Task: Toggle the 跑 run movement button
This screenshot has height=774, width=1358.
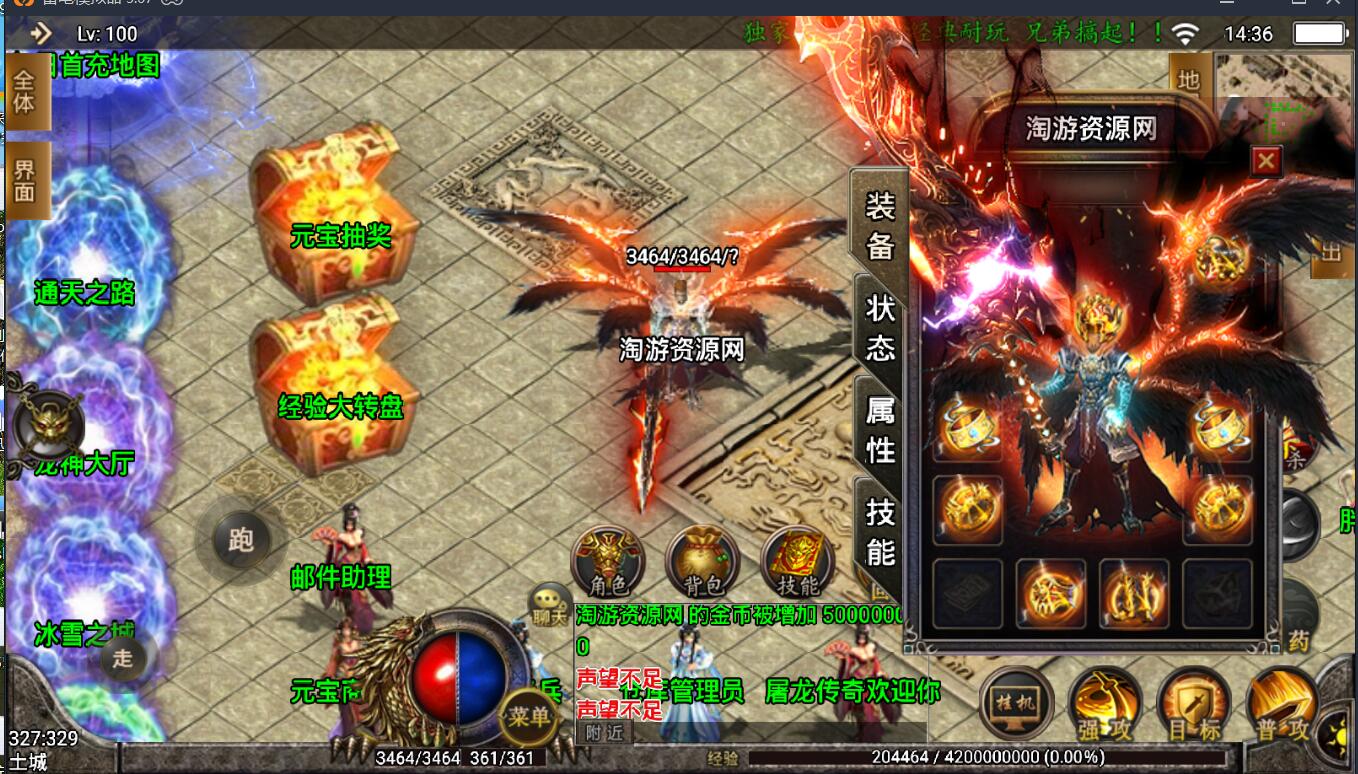Action: [240, 540]
